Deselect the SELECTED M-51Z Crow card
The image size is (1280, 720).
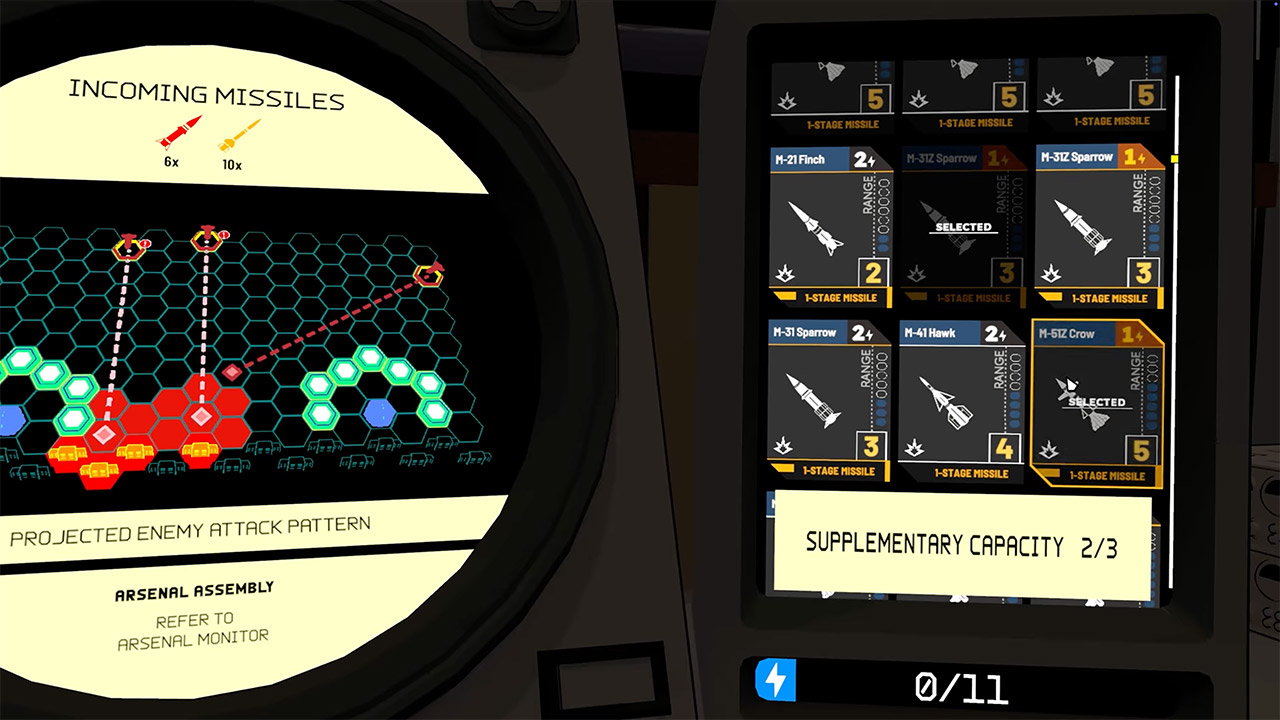coord(1096,400)
